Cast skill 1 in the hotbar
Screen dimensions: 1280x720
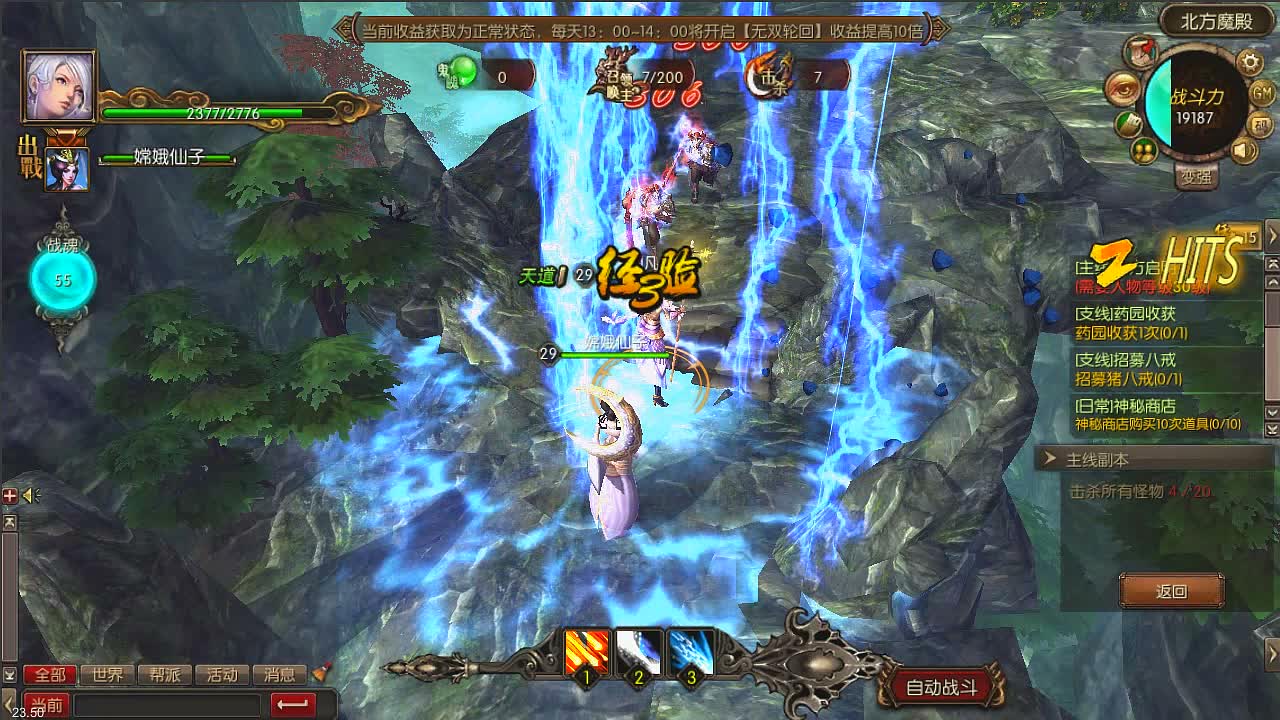pyautogui.click(x=585, y=650)
